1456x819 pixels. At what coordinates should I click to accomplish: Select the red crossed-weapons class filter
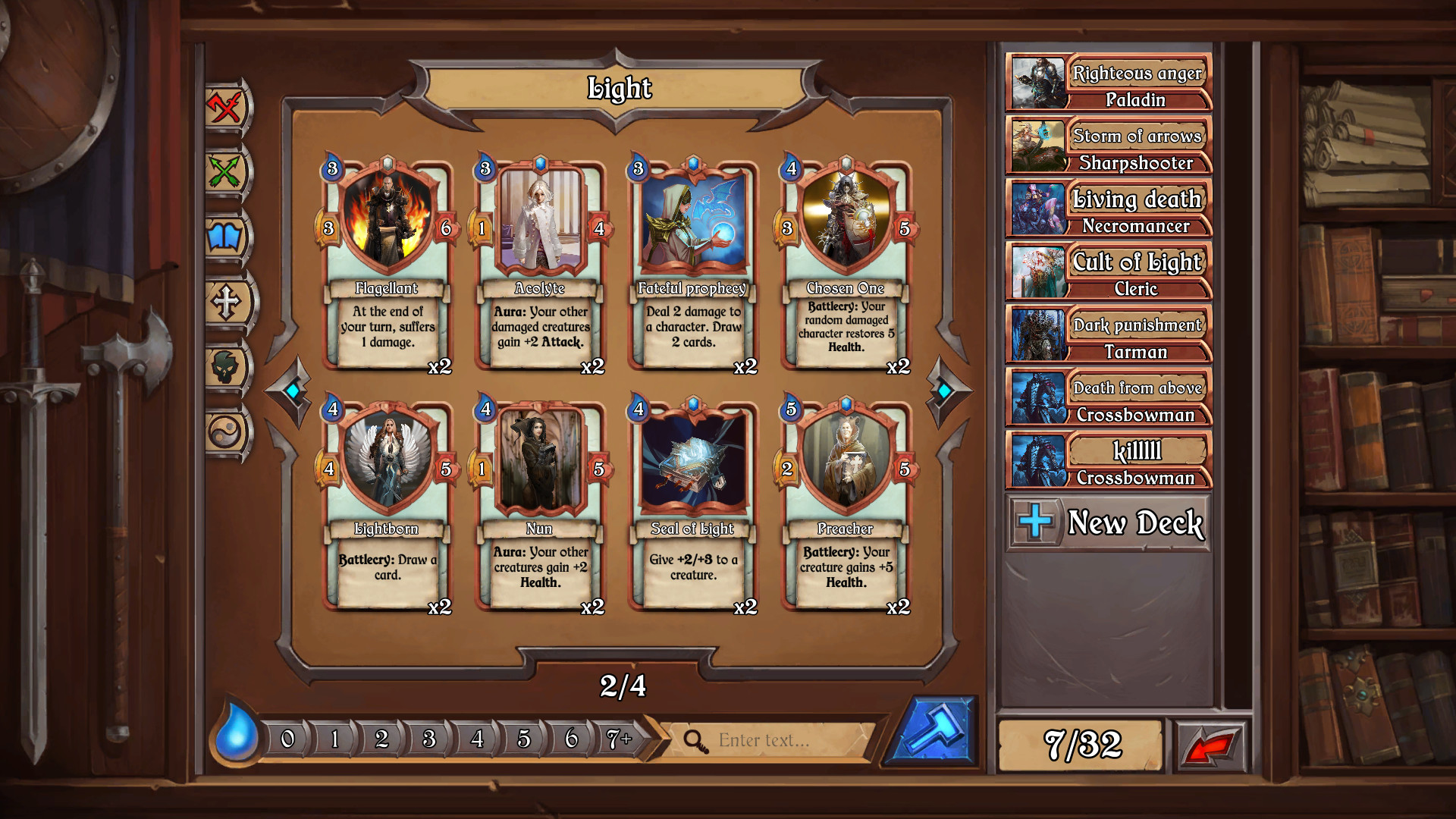coord(224,106)
